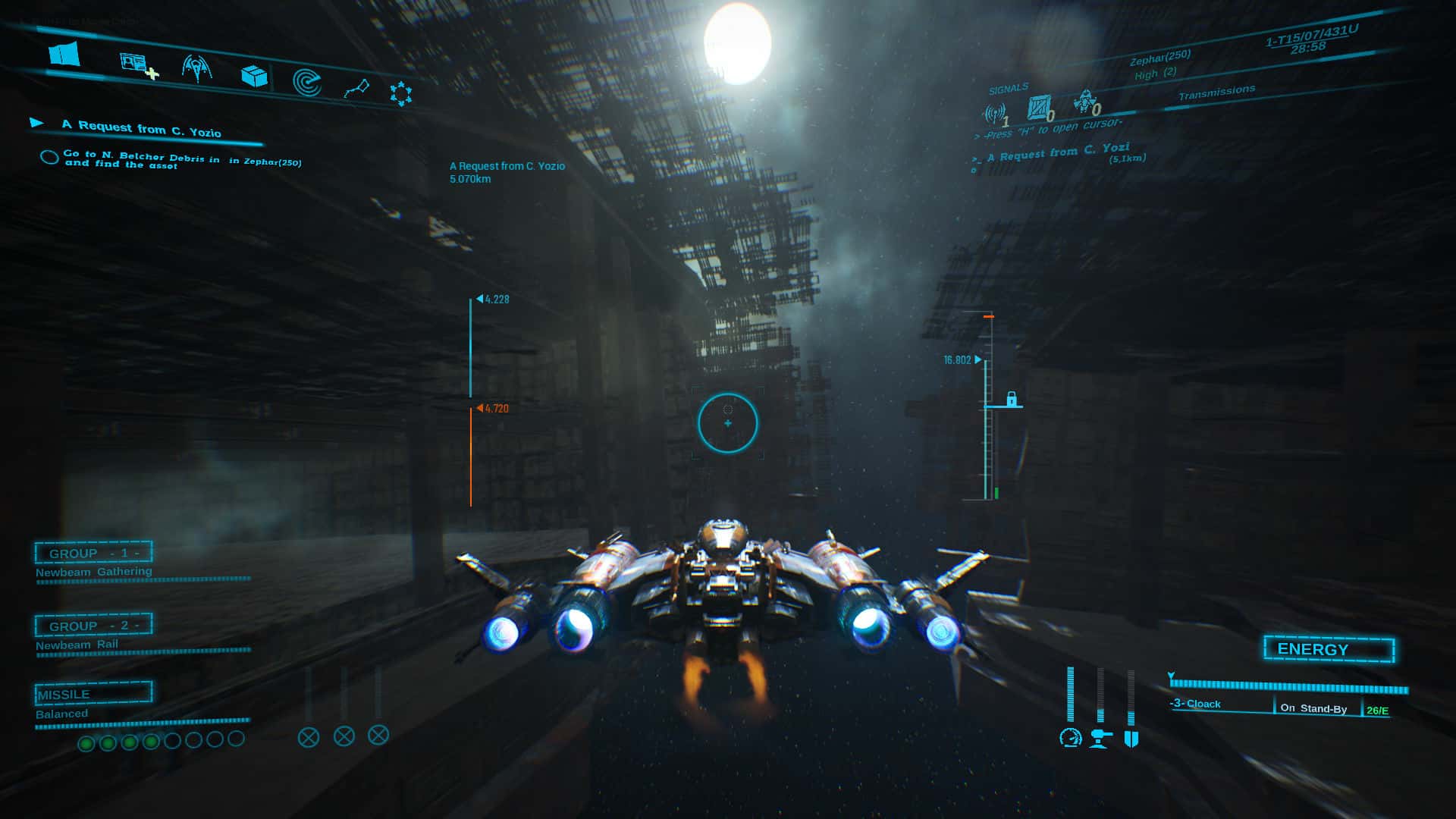Screen dimensions: 1456x819
Task: Click the GROUP - 2 - Newbeam Rail button
Action: click(93, 625)
